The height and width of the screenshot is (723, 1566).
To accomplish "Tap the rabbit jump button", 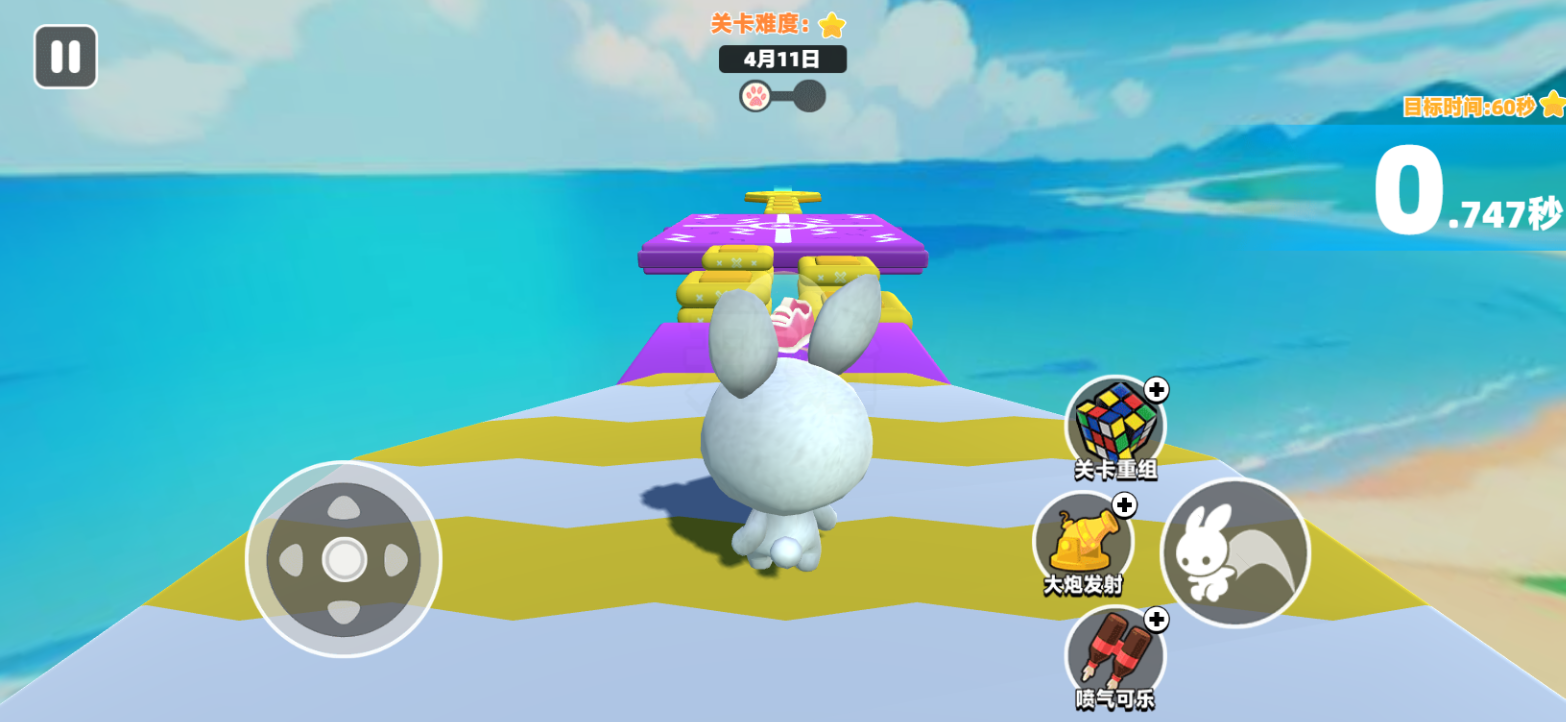I will (x=1235, y=553).
